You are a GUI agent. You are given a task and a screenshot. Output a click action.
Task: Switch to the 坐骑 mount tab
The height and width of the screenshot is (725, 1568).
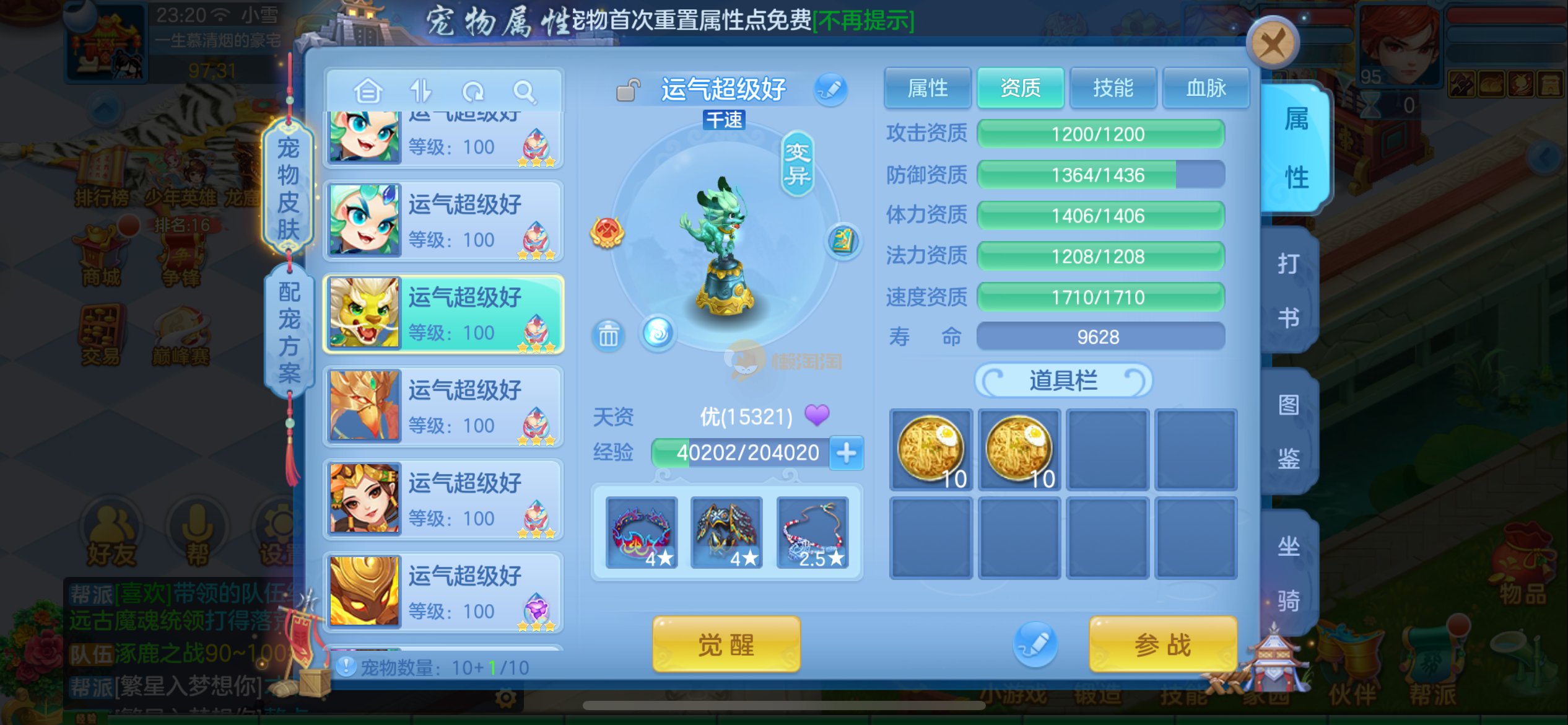(x=1289, y=573)
